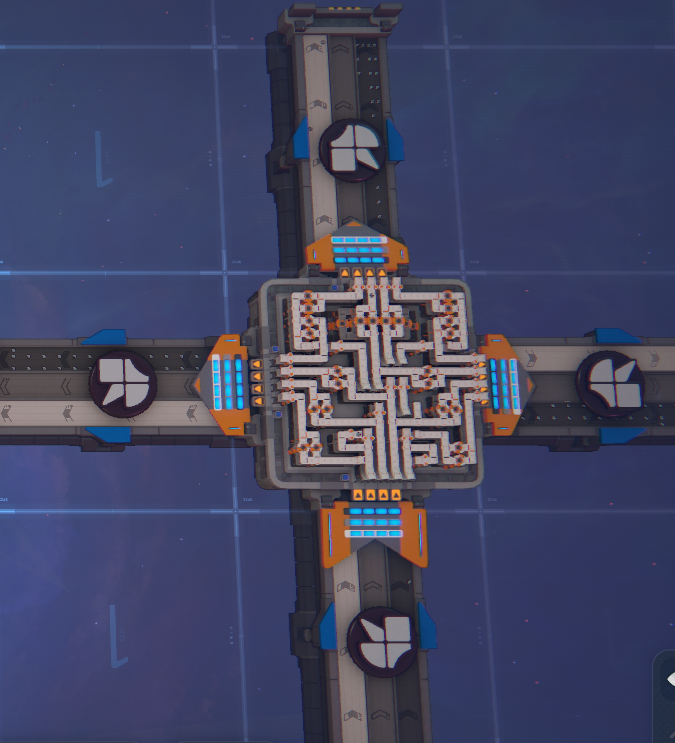
Task: Click the white icon in the corner panel
Action: (670, 680)
